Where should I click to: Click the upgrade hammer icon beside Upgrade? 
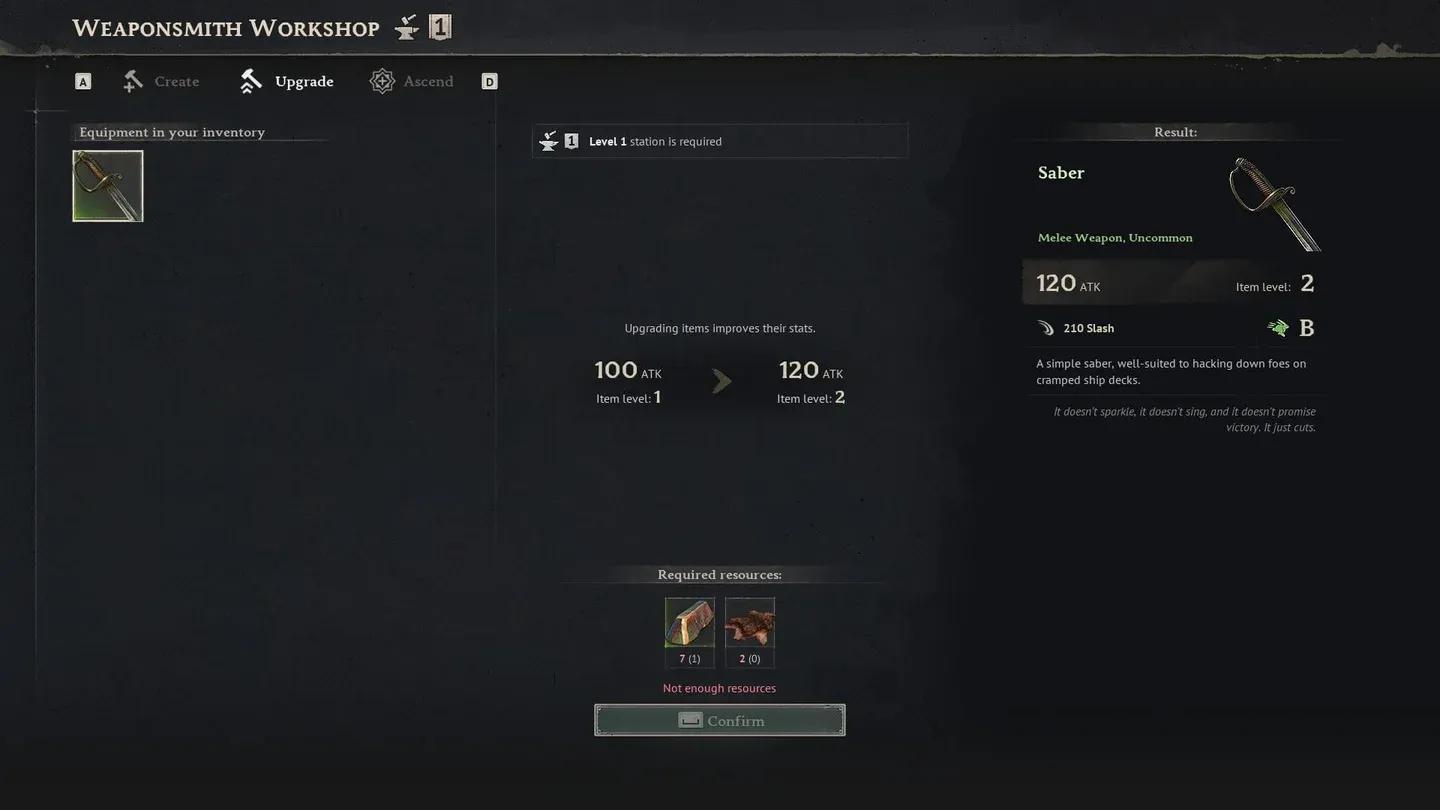[249, 79]
